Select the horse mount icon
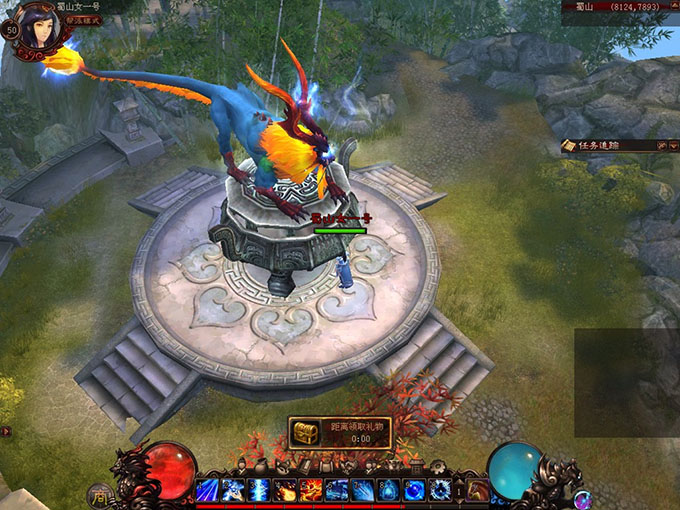Image resolution: width=680 pixels, height=510 pixels. point(479,490)
